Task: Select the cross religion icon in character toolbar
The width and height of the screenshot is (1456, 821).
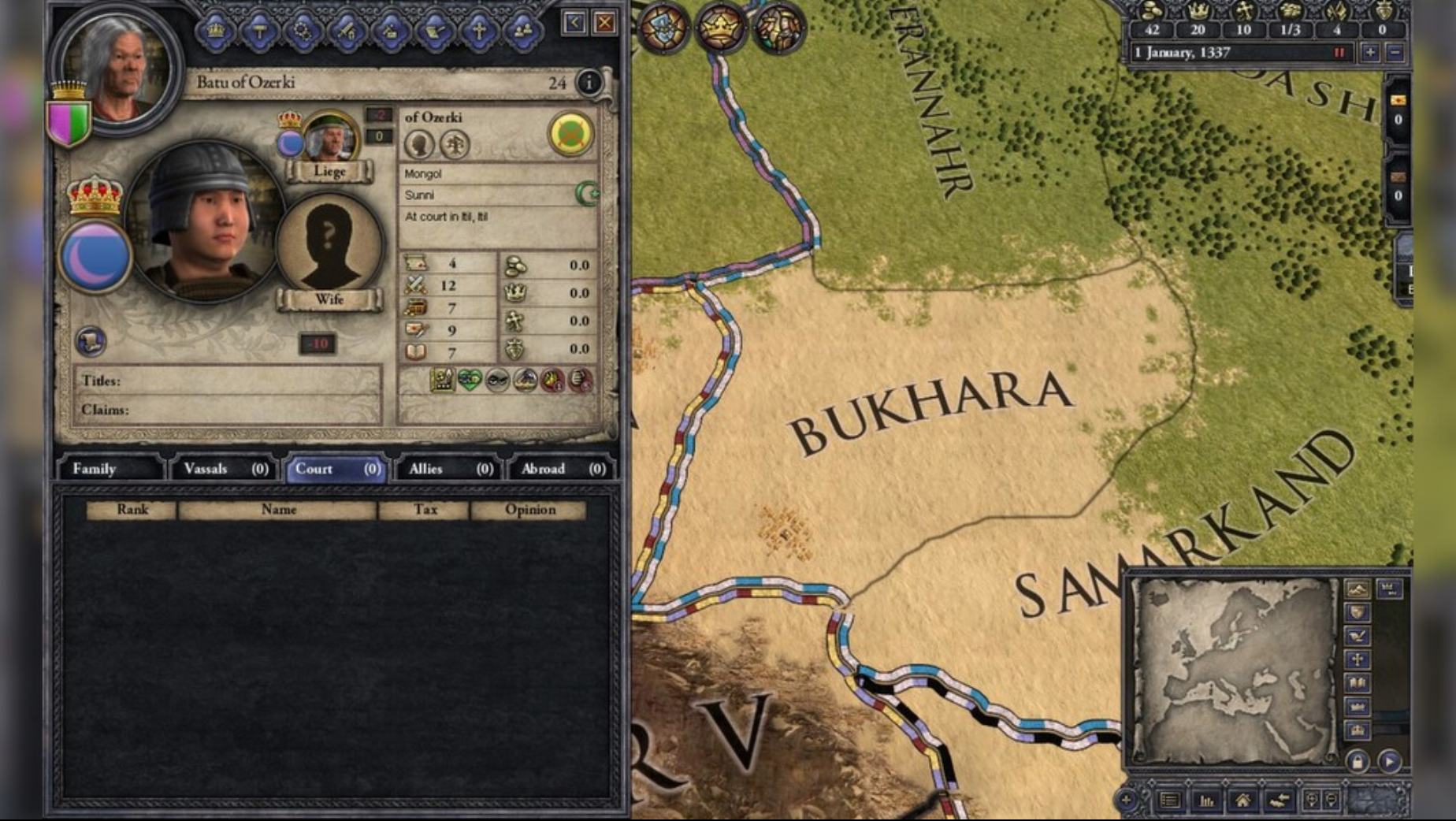Action: coord(479,28)
